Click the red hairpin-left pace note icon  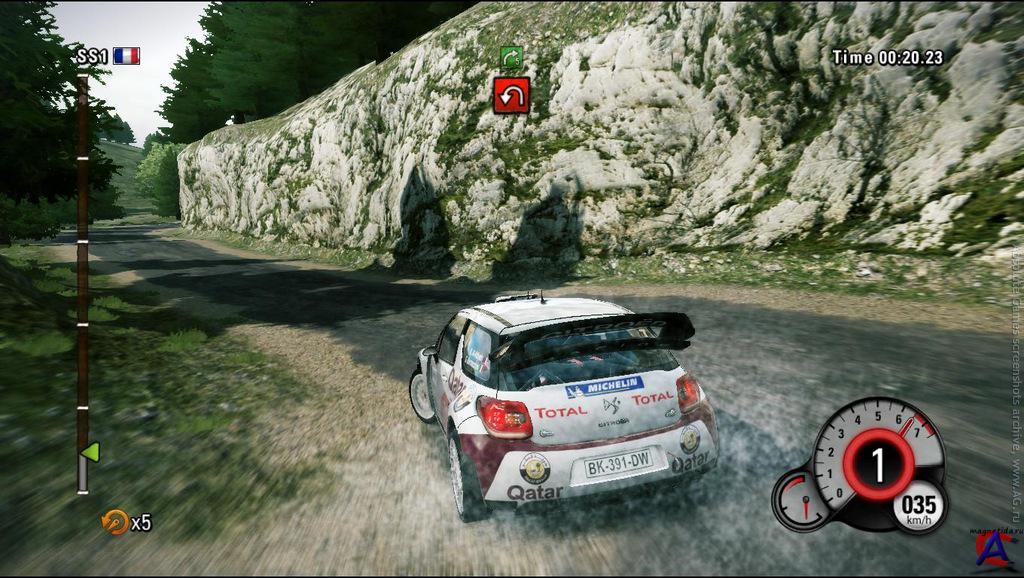pyautogui.click(x=511, y=95)
